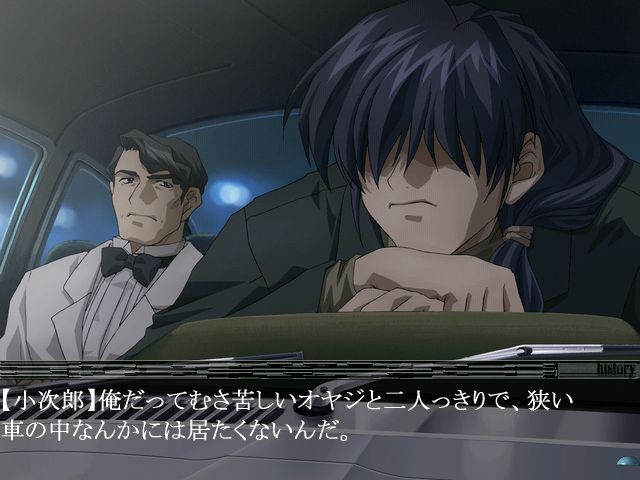Open the history text log
Viewport: 640px width, 480px height.
click(615, 369)
